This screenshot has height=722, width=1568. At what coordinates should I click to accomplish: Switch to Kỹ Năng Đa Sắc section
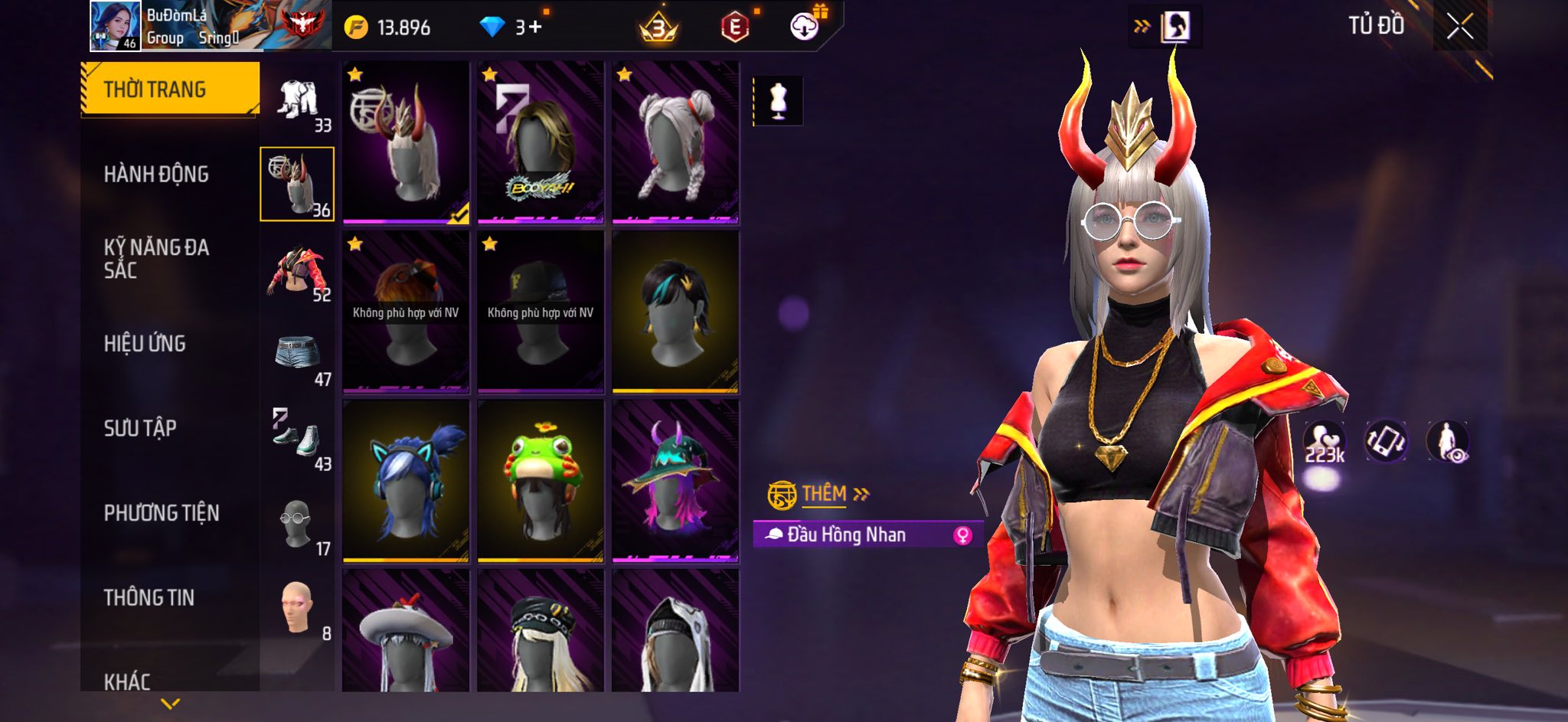click(156, 259)
